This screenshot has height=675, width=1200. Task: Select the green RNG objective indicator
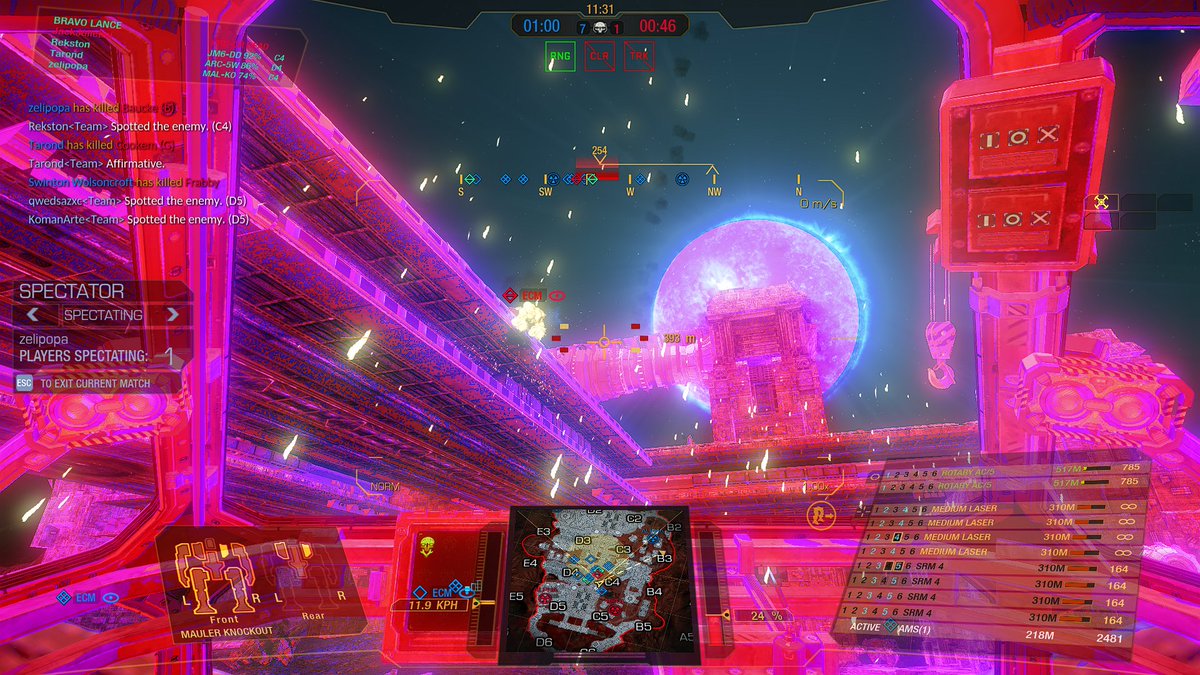[x=560, y=56]
